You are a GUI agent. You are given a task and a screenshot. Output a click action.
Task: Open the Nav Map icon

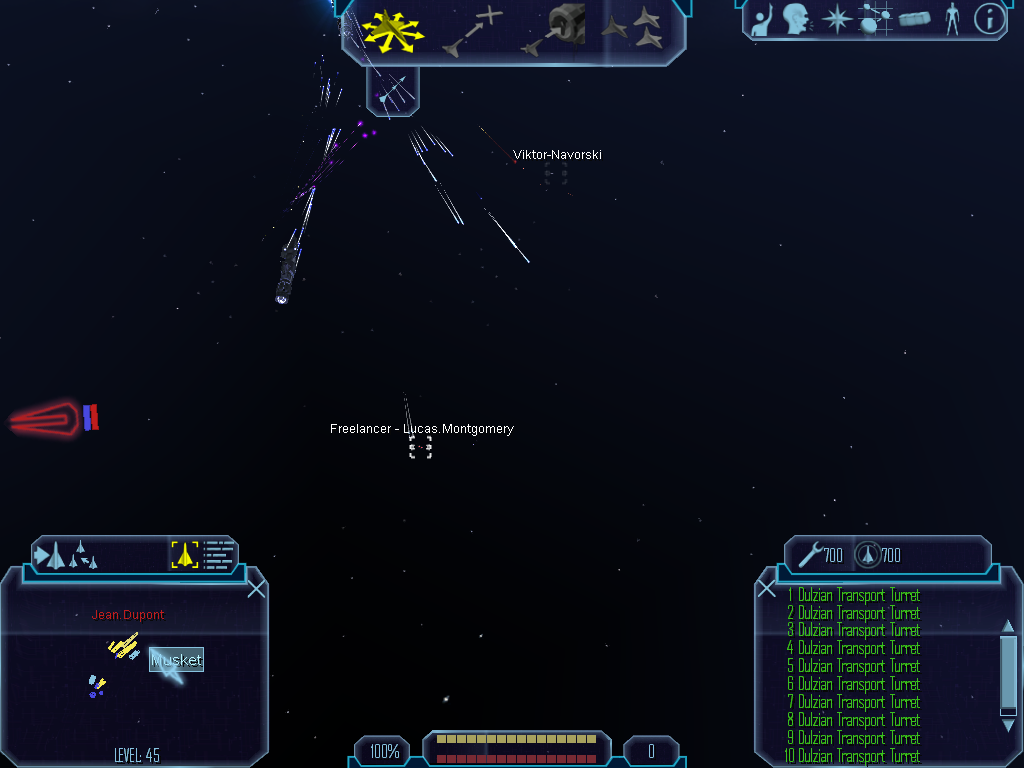pyautogui.click(x=876, y=19)
